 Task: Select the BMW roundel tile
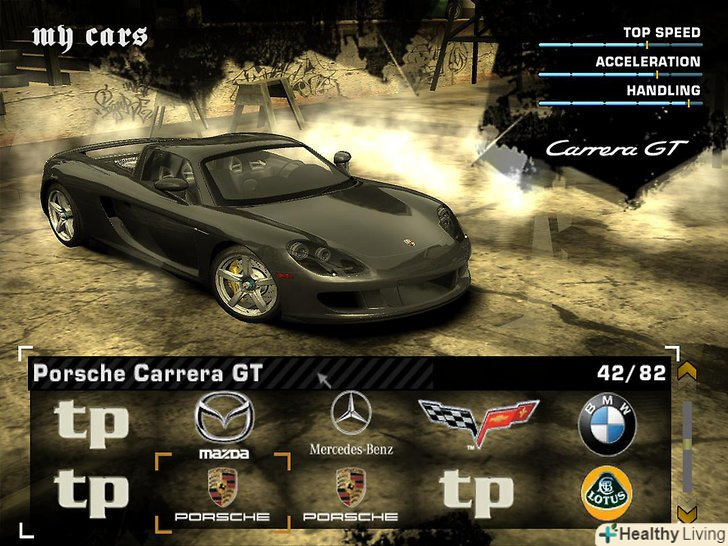(x=606, y=425)
